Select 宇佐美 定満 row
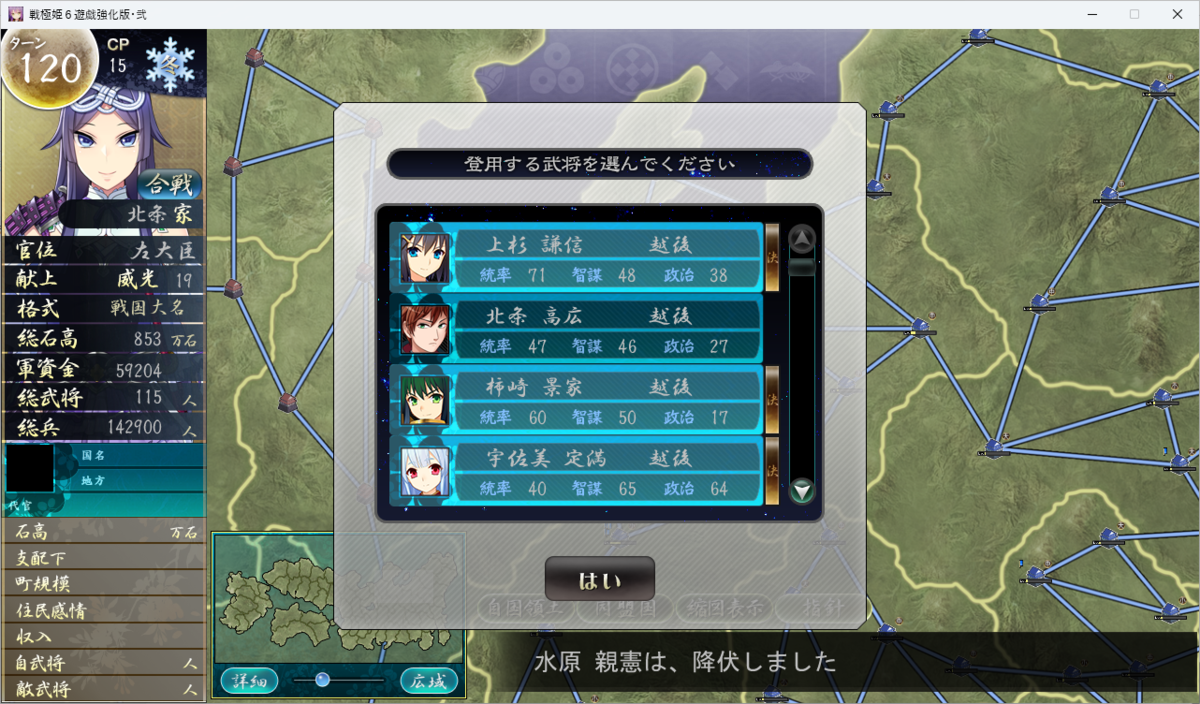The width and height of the screenshot is (1200, 704). (576, 471)
